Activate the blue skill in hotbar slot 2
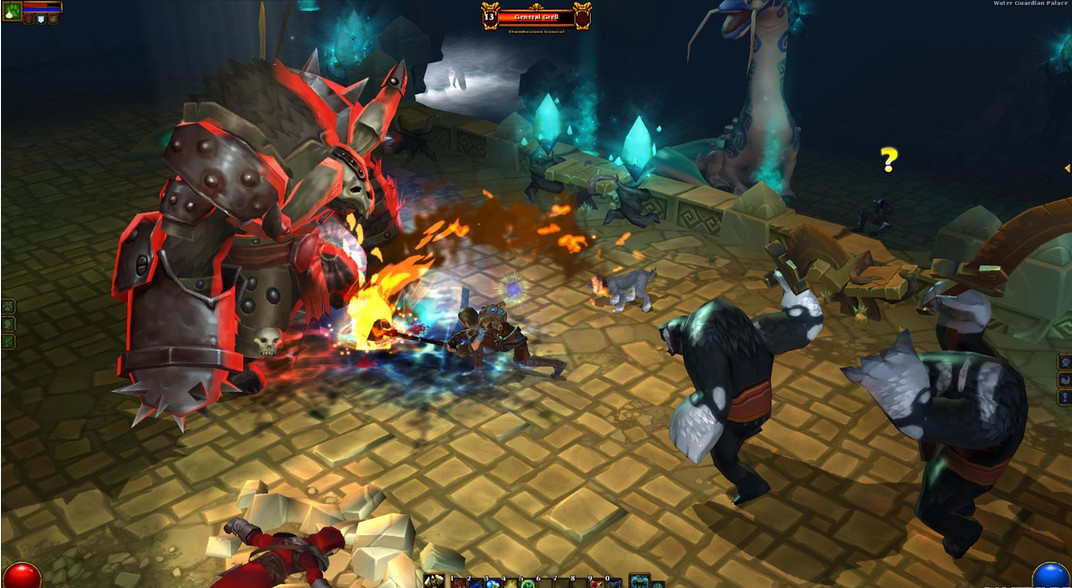1072x588 pixels. (x=476, y=583)
